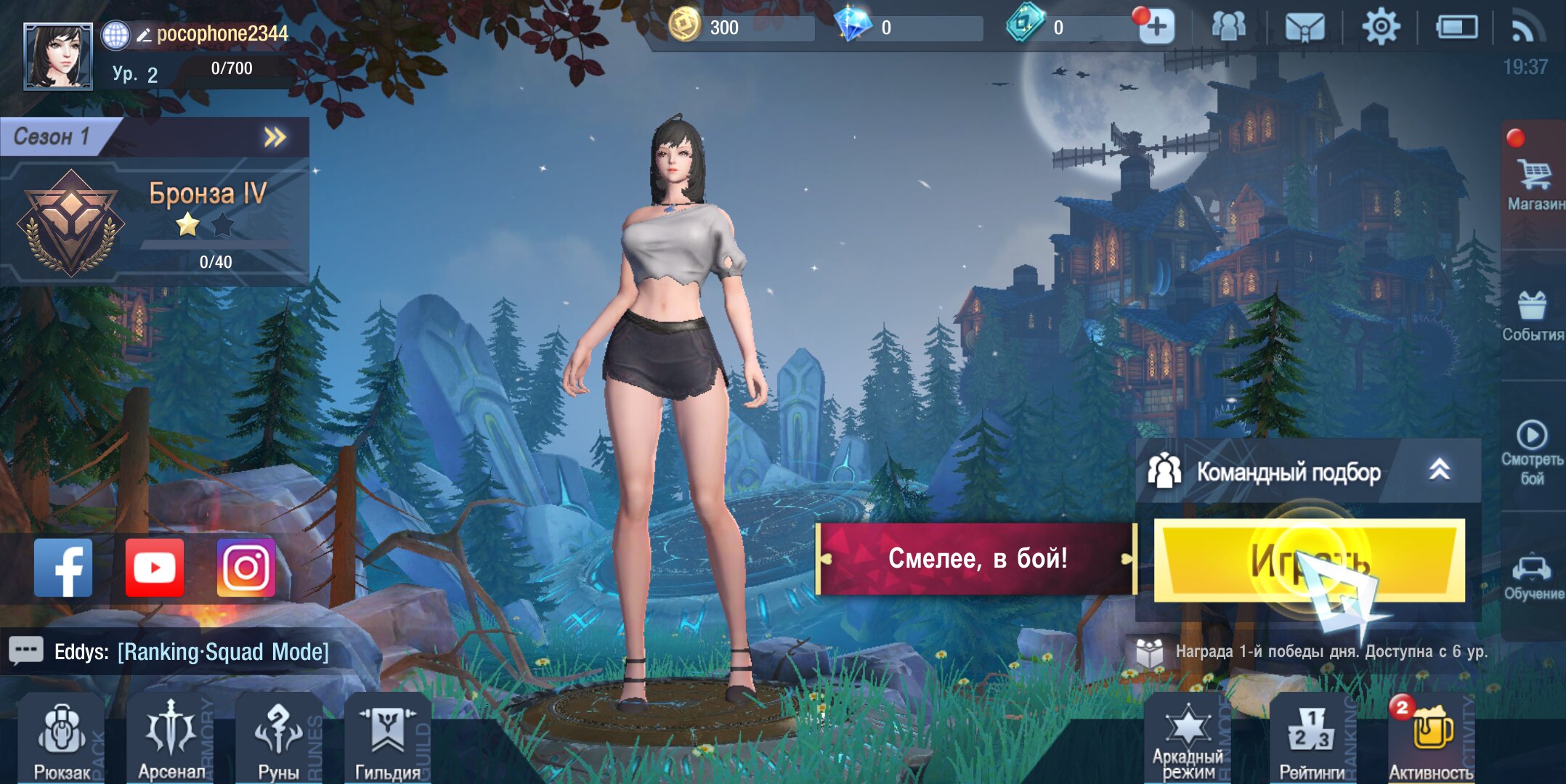
Task: Open the settings gear icon
Action: [1380, 28]
